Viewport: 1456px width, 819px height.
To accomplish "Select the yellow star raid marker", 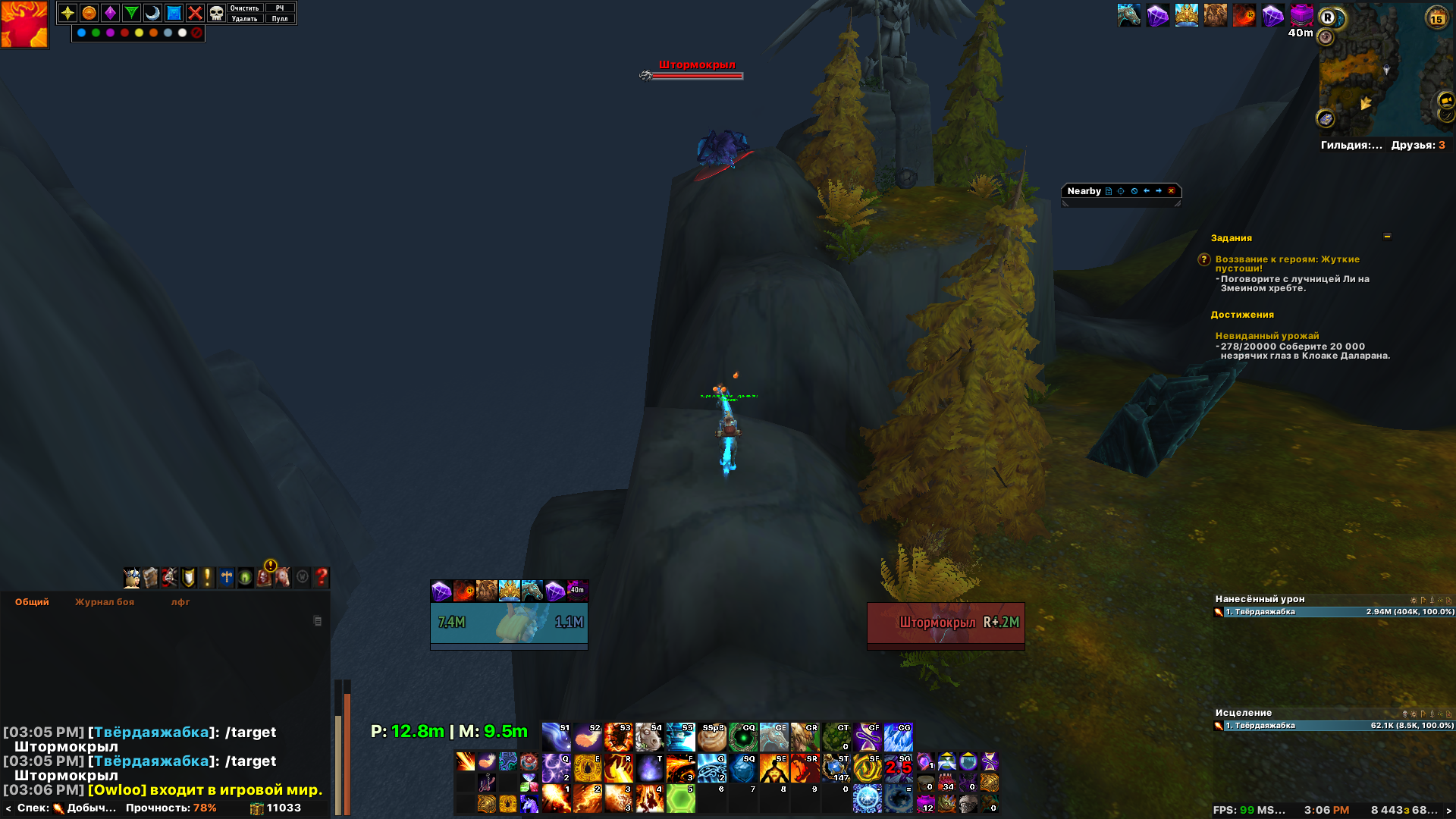I will pos(67,13).
